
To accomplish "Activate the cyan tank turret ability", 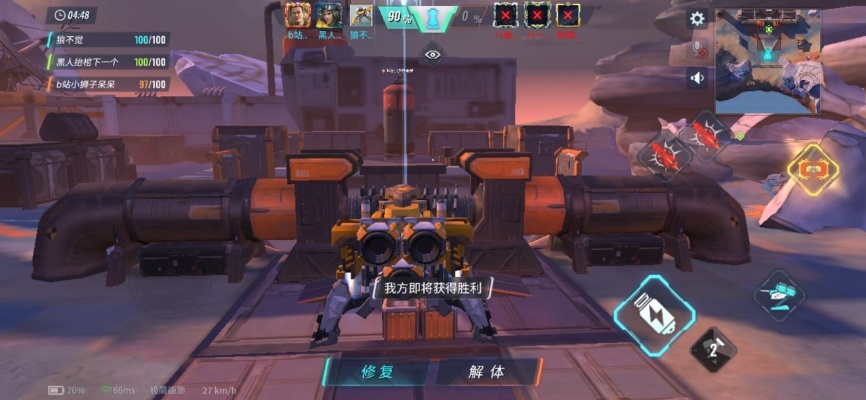I will pos(778,295).
